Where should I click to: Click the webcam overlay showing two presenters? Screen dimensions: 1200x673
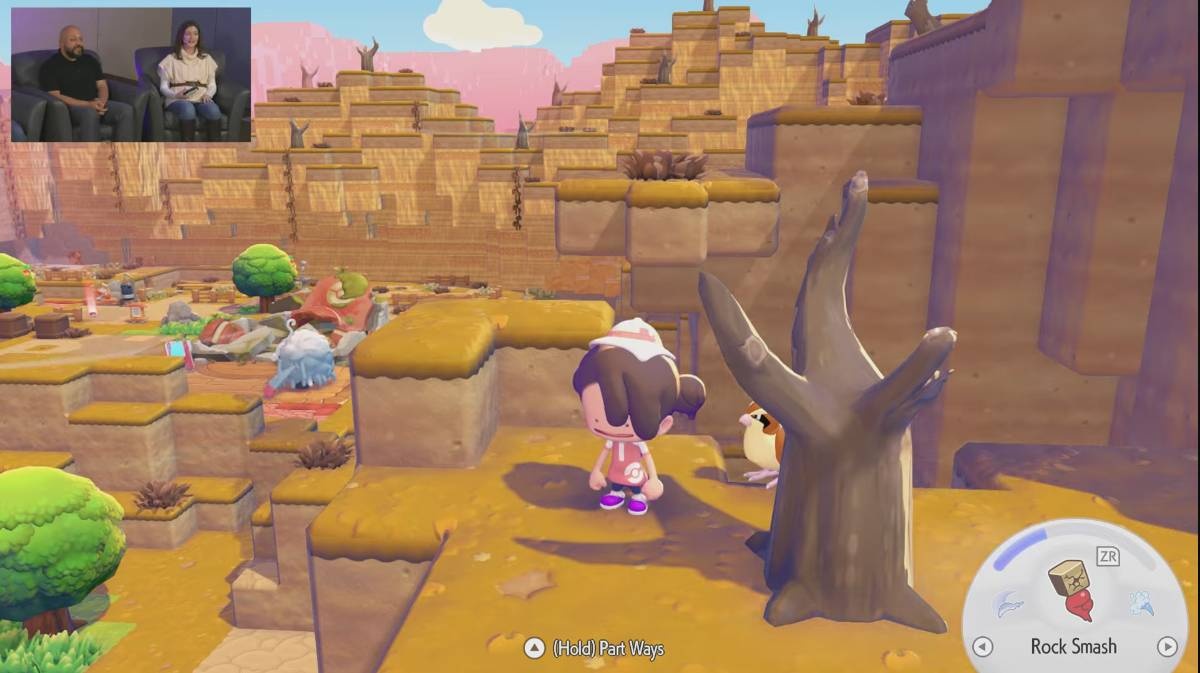point(131,75)
